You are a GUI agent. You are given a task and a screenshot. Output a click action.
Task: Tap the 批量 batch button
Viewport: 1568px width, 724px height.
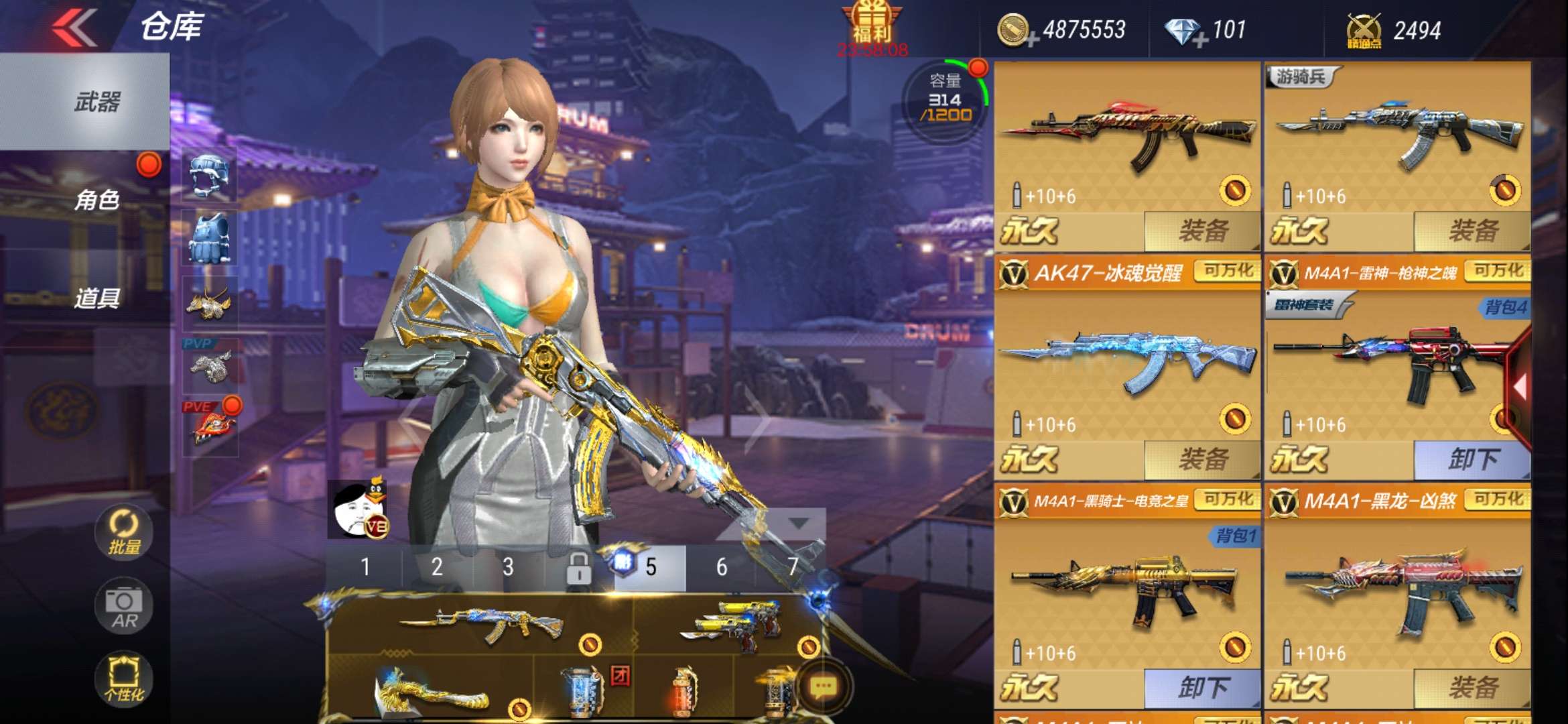click(124, 532)
